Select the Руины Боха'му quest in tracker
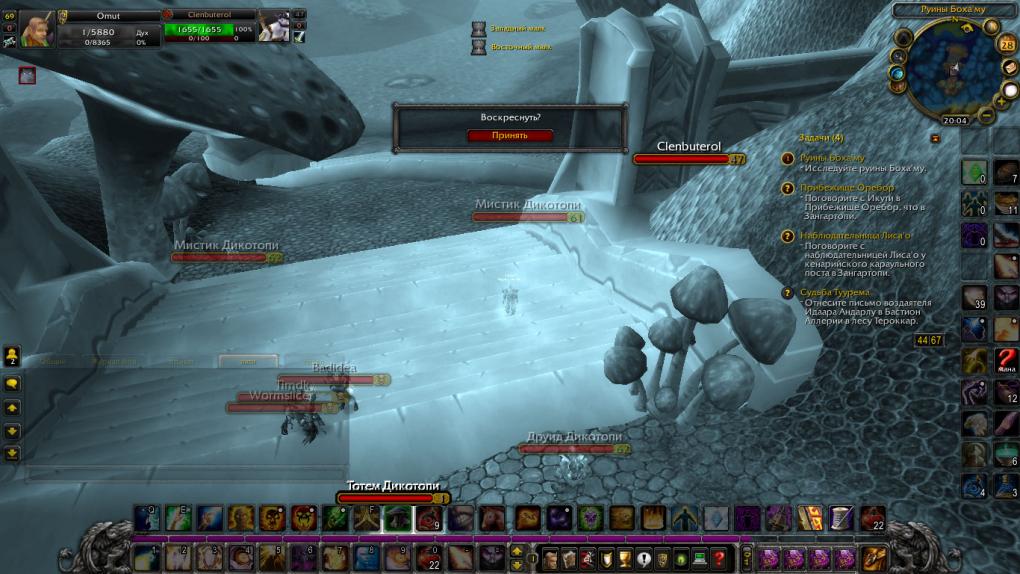 [x=832, y=158]
